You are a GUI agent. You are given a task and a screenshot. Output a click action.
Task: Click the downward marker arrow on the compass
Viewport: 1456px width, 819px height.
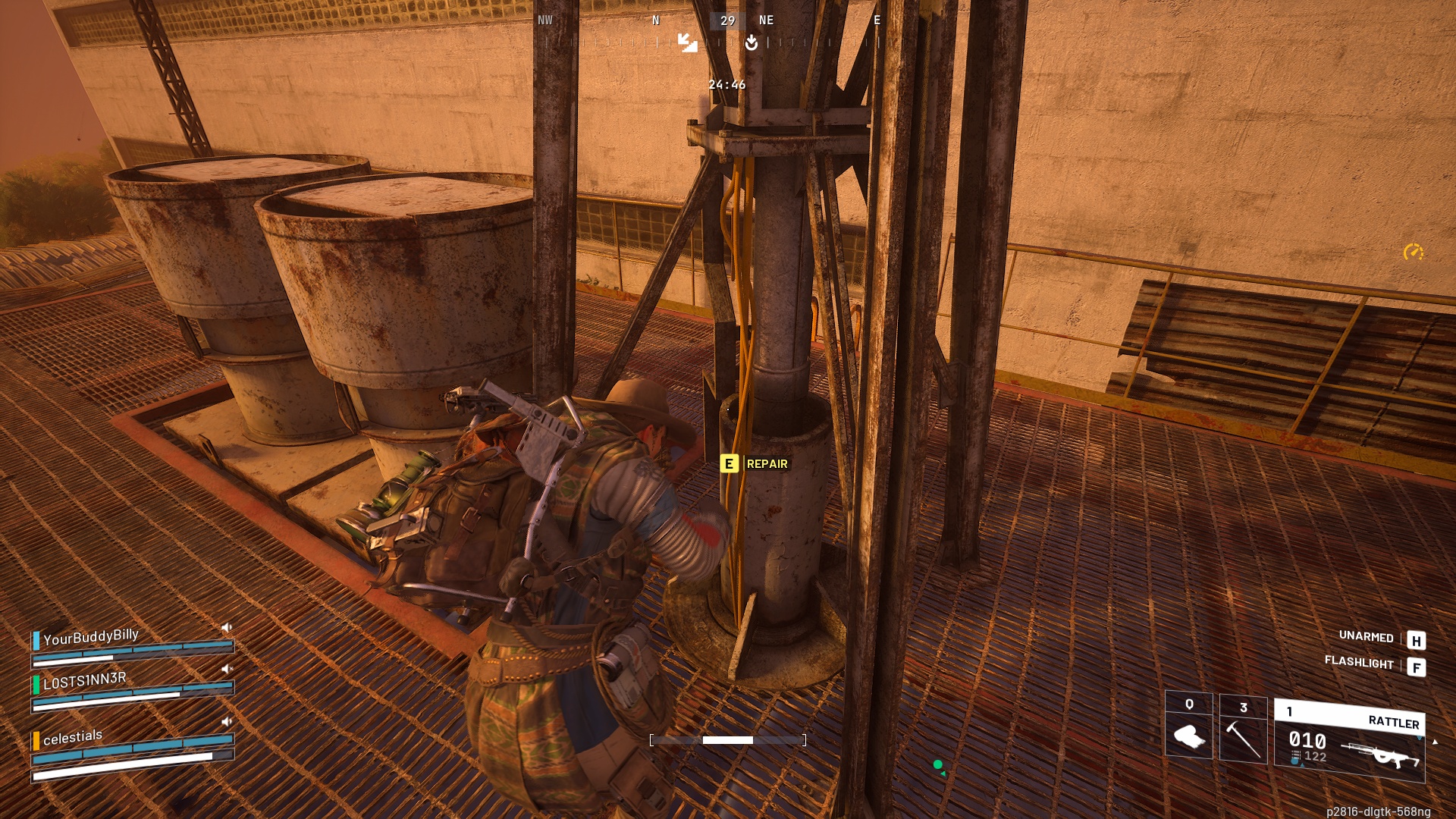[x=751, y=44]
